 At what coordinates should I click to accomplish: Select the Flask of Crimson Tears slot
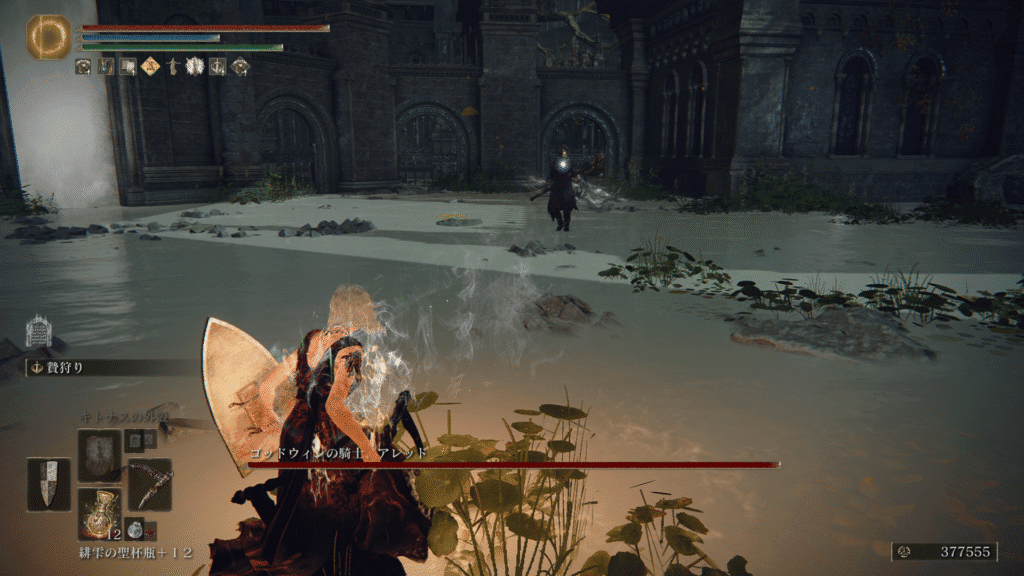click(100, 514)
